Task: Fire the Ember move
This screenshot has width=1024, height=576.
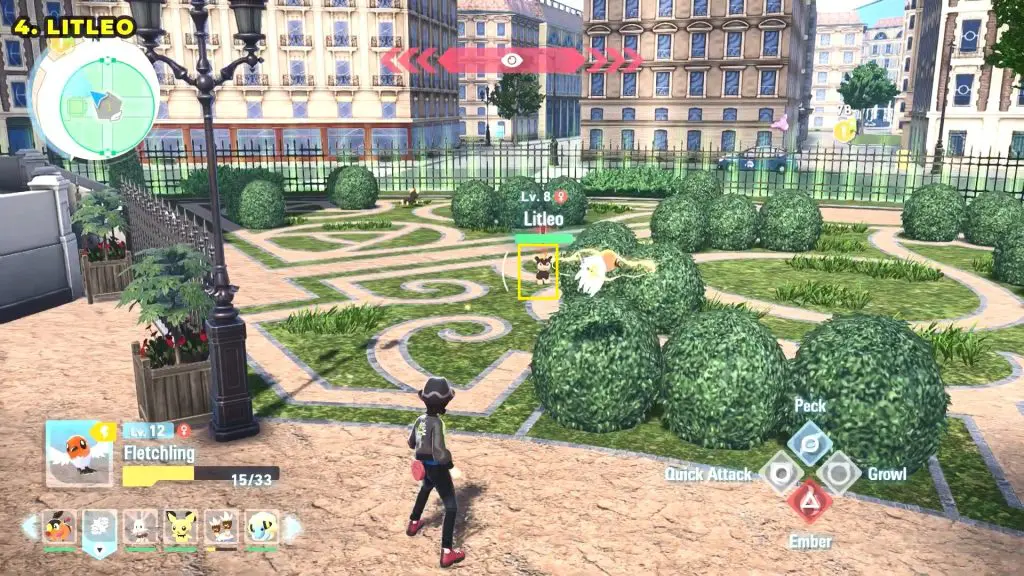Action: tap(809, 501)
